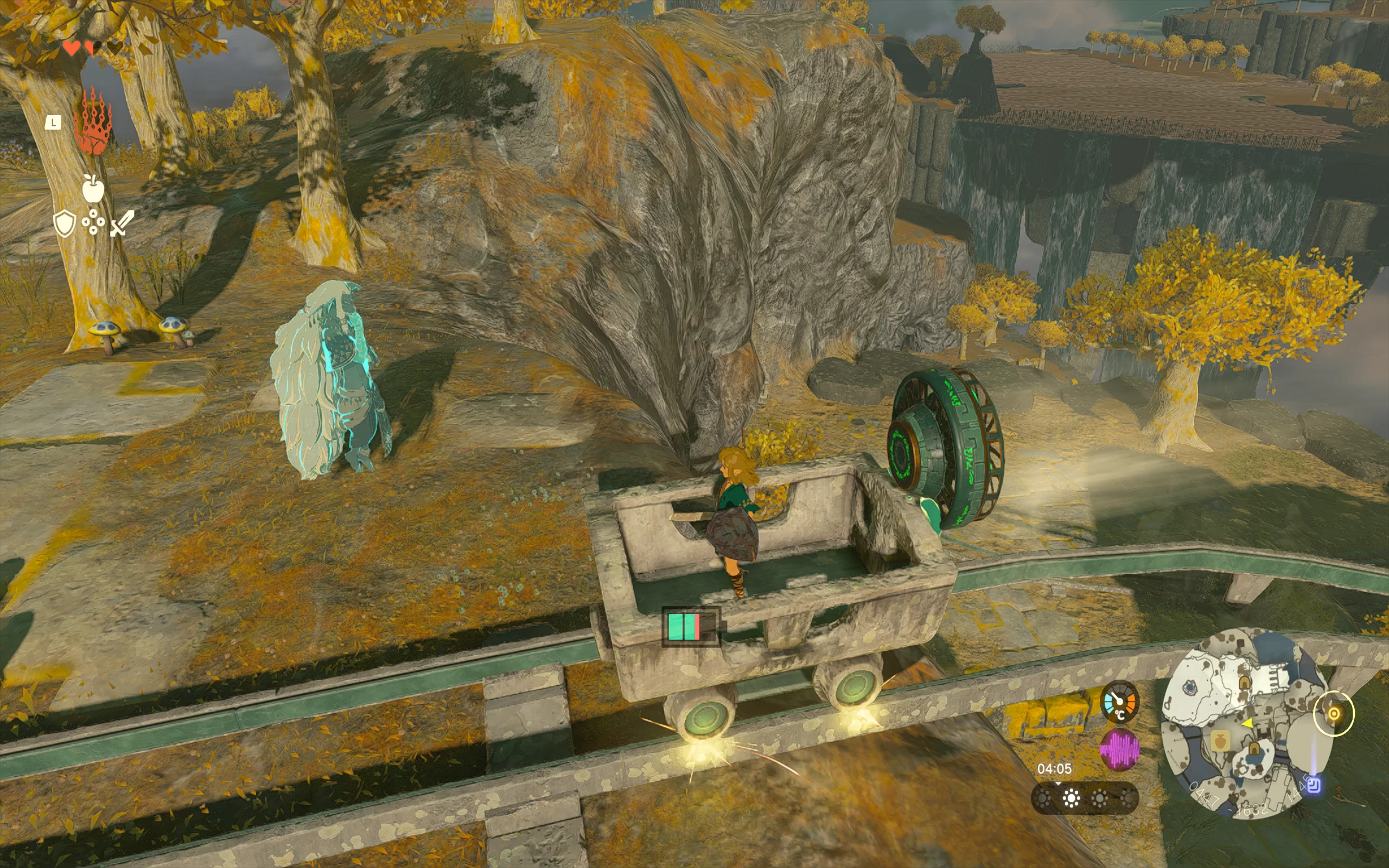Choose the sword weapon quick-swap icon
This screenshot has height=868, width=1389.
point(122,223)
